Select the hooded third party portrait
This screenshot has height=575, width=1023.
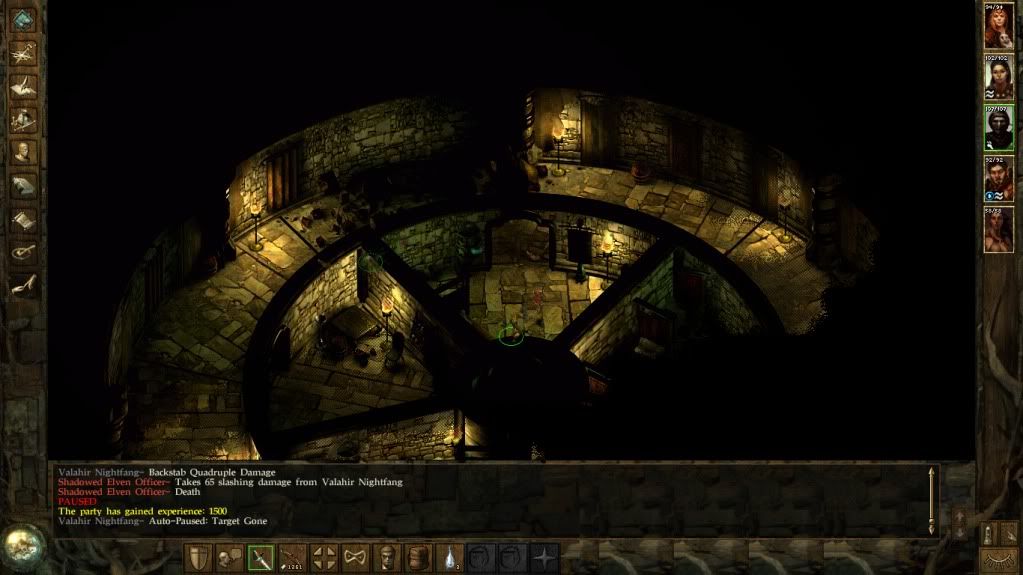[x=998, y=128]
